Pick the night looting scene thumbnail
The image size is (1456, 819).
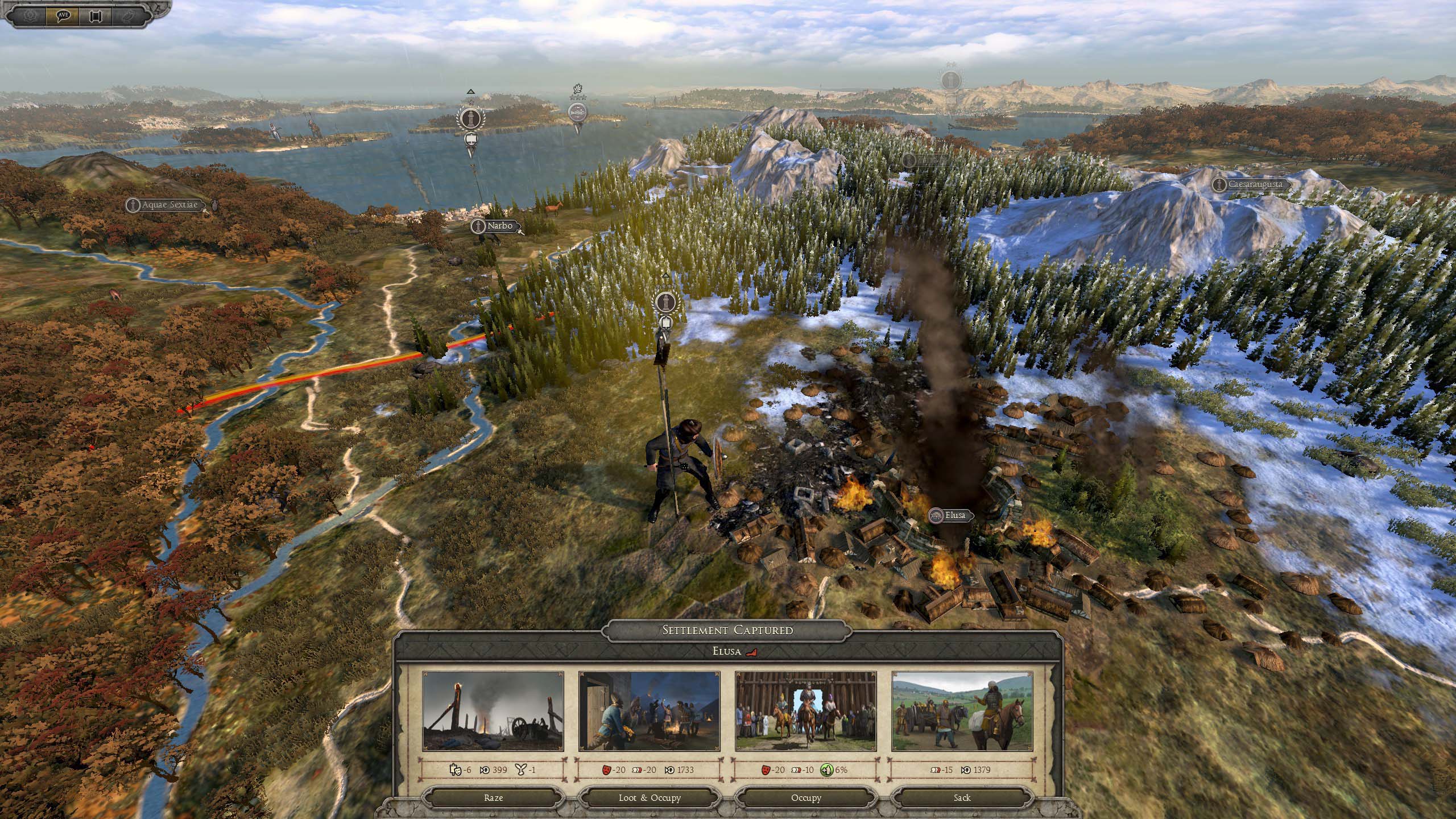pyautogui.click(x=649, y=711)
